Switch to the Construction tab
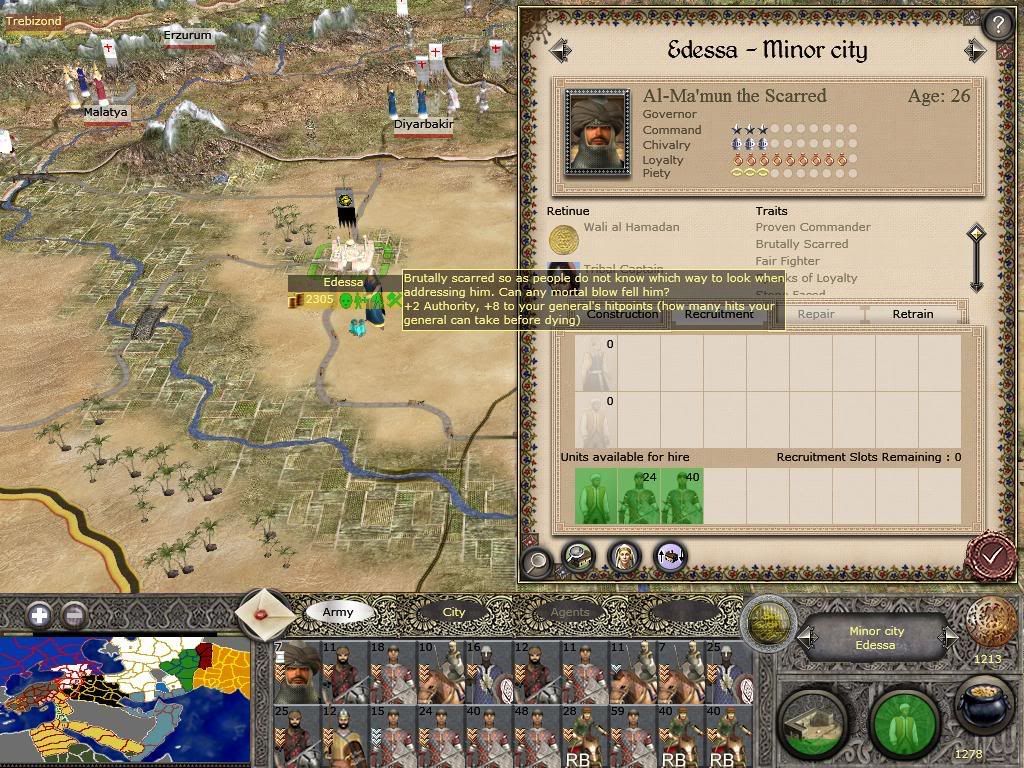Viewport: 1024px width, 768px height. [x=622, y=314]
